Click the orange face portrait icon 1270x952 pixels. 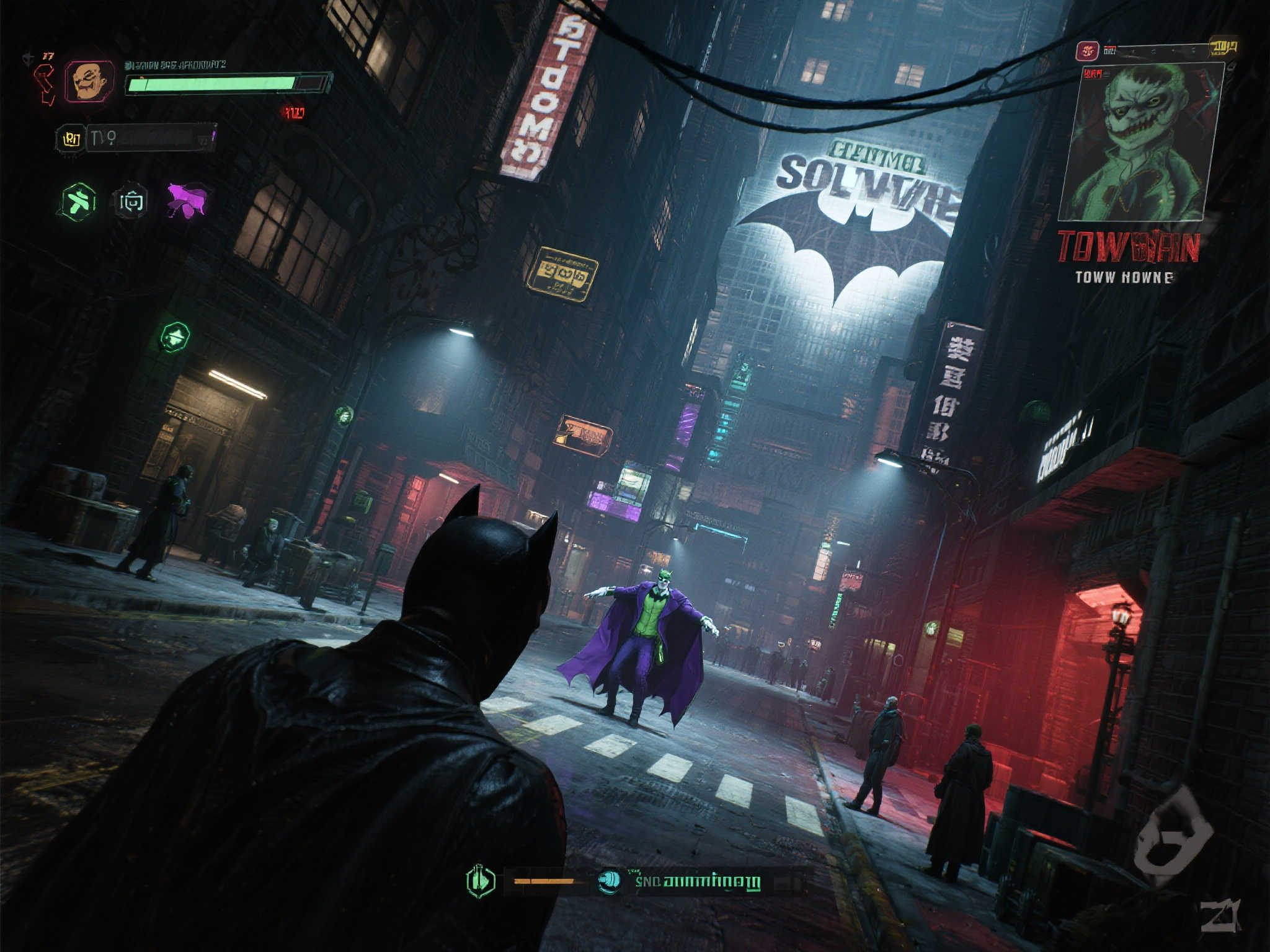[91, 81]
